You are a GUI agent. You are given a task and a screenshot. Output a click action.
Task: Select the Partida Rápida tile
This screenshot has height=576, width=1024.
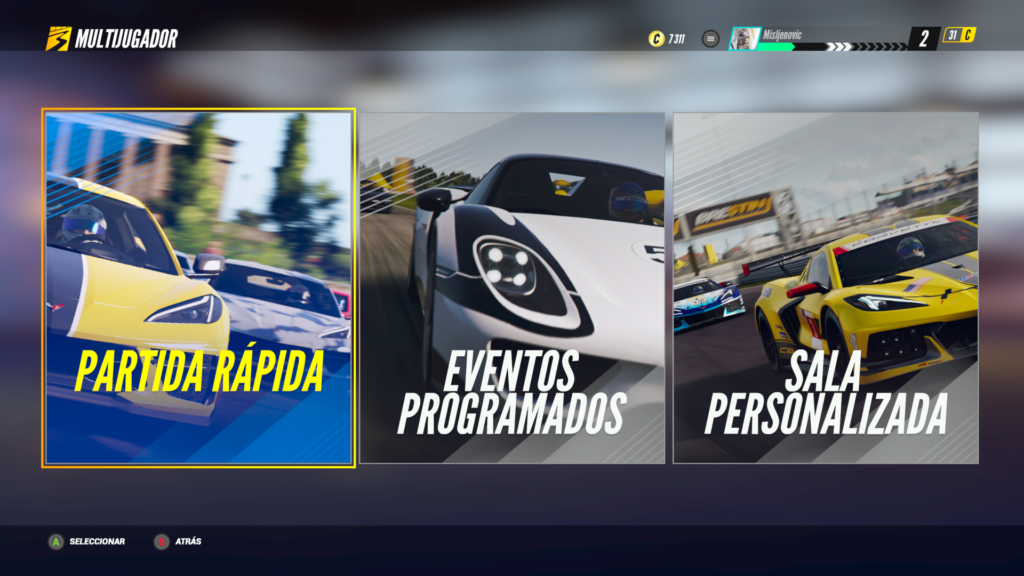point(198,288)
